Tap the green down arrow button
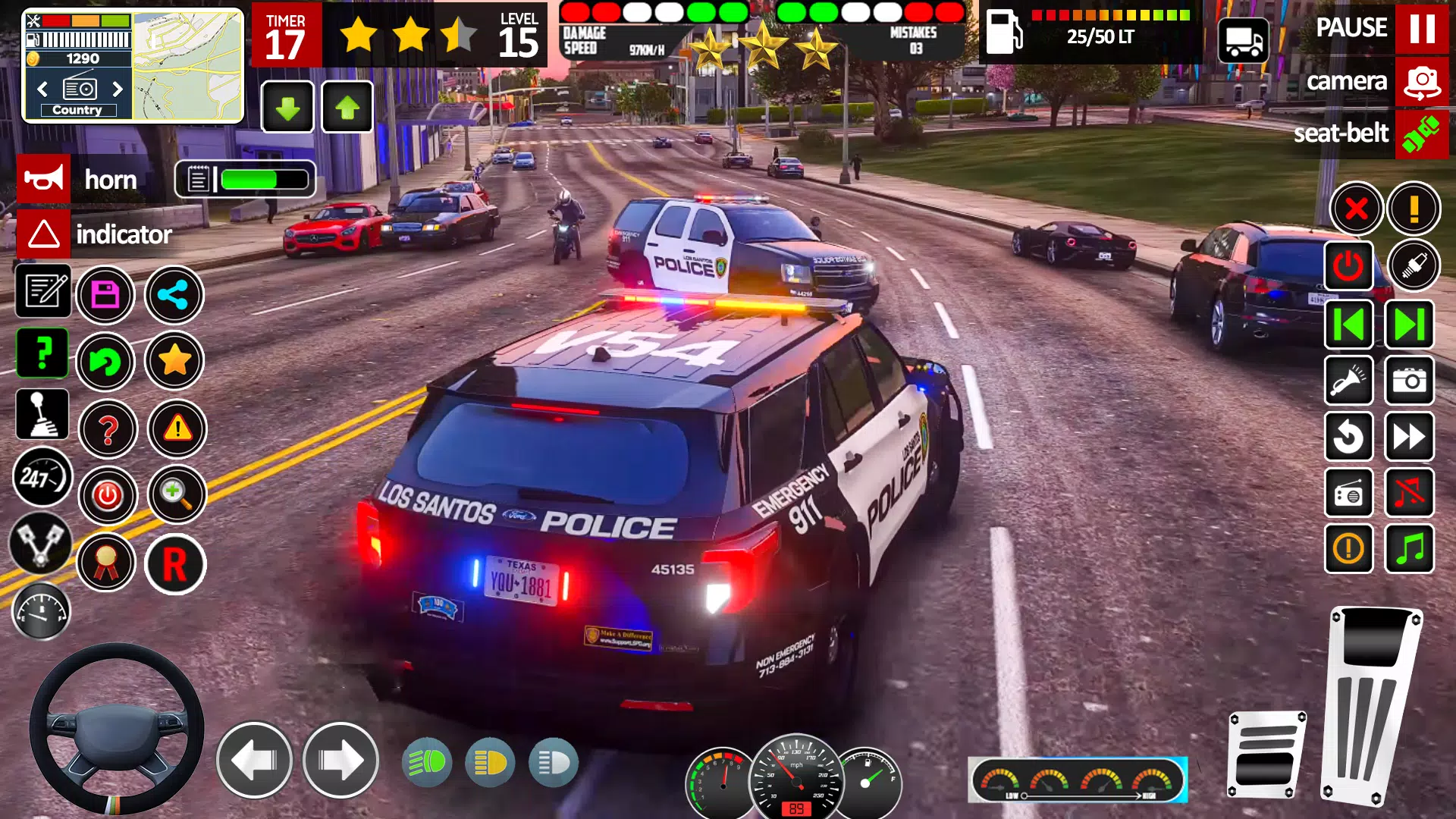Image resolution: width=1456 pixels, height=819 pixels. pyautogui.click(x=287, y=108)
